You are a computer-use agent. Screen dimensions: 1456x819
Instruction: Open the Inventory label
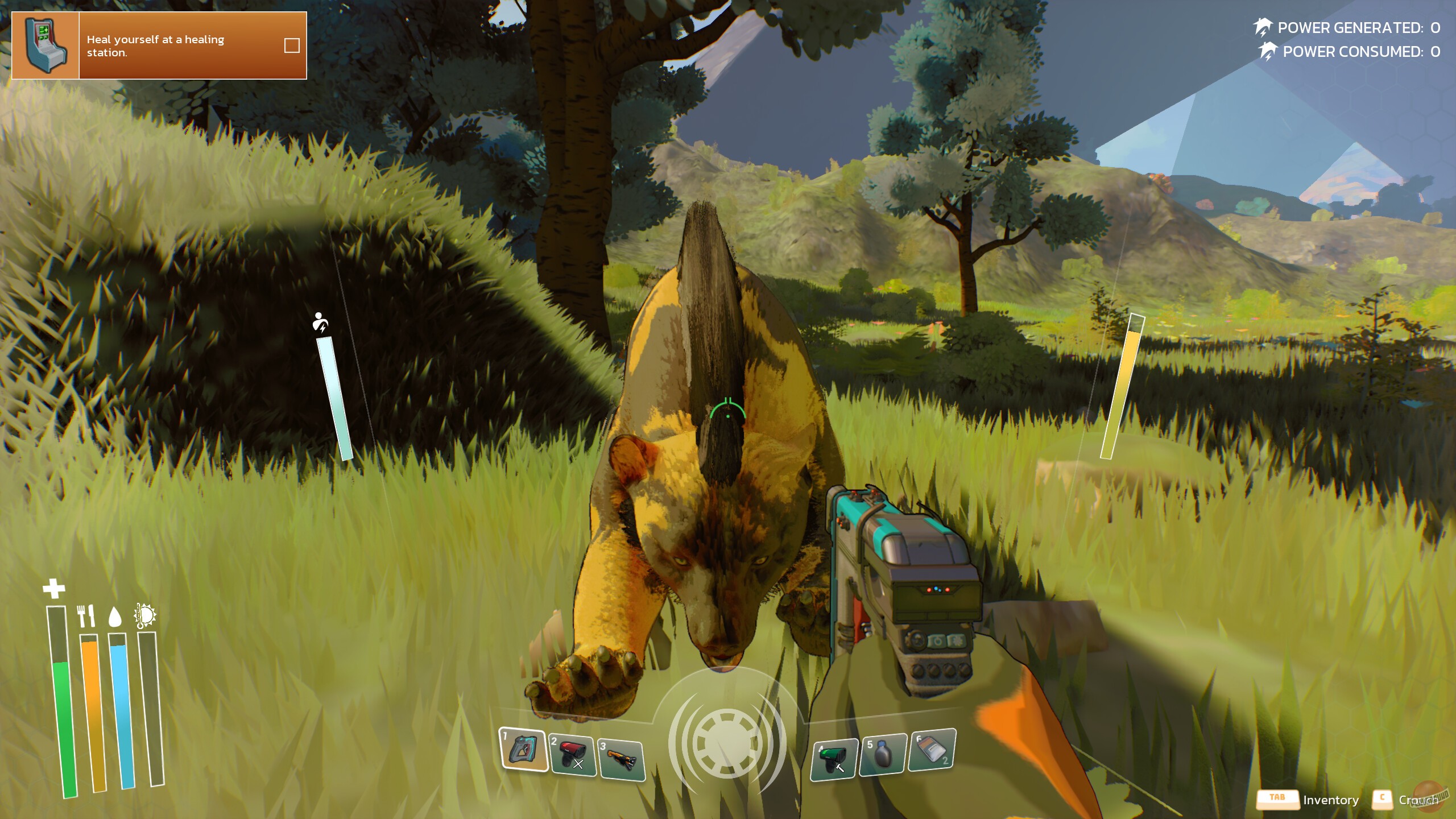[x=1330, y=800]
